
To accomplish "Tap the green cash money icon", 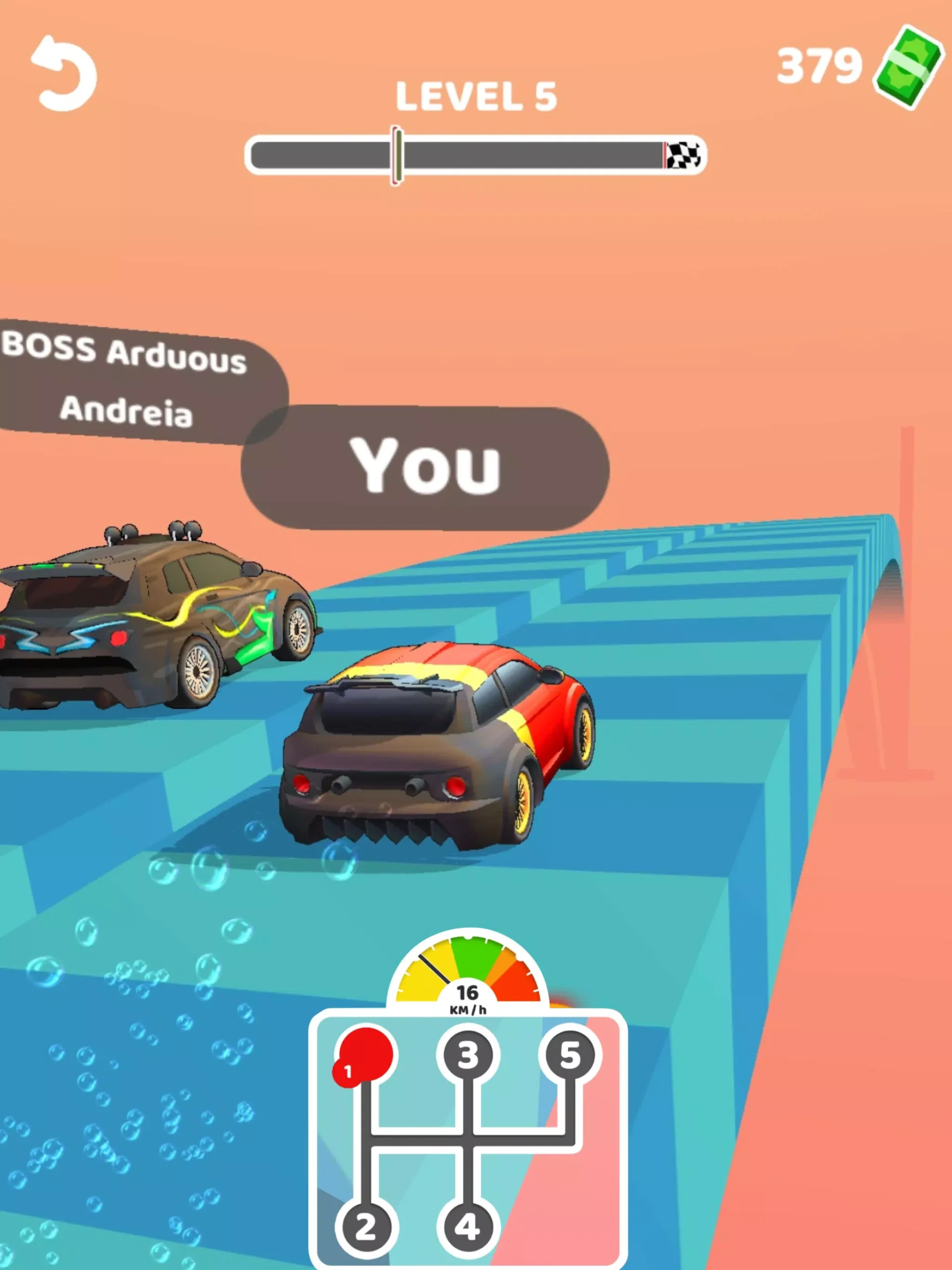I will coord(908,68).
